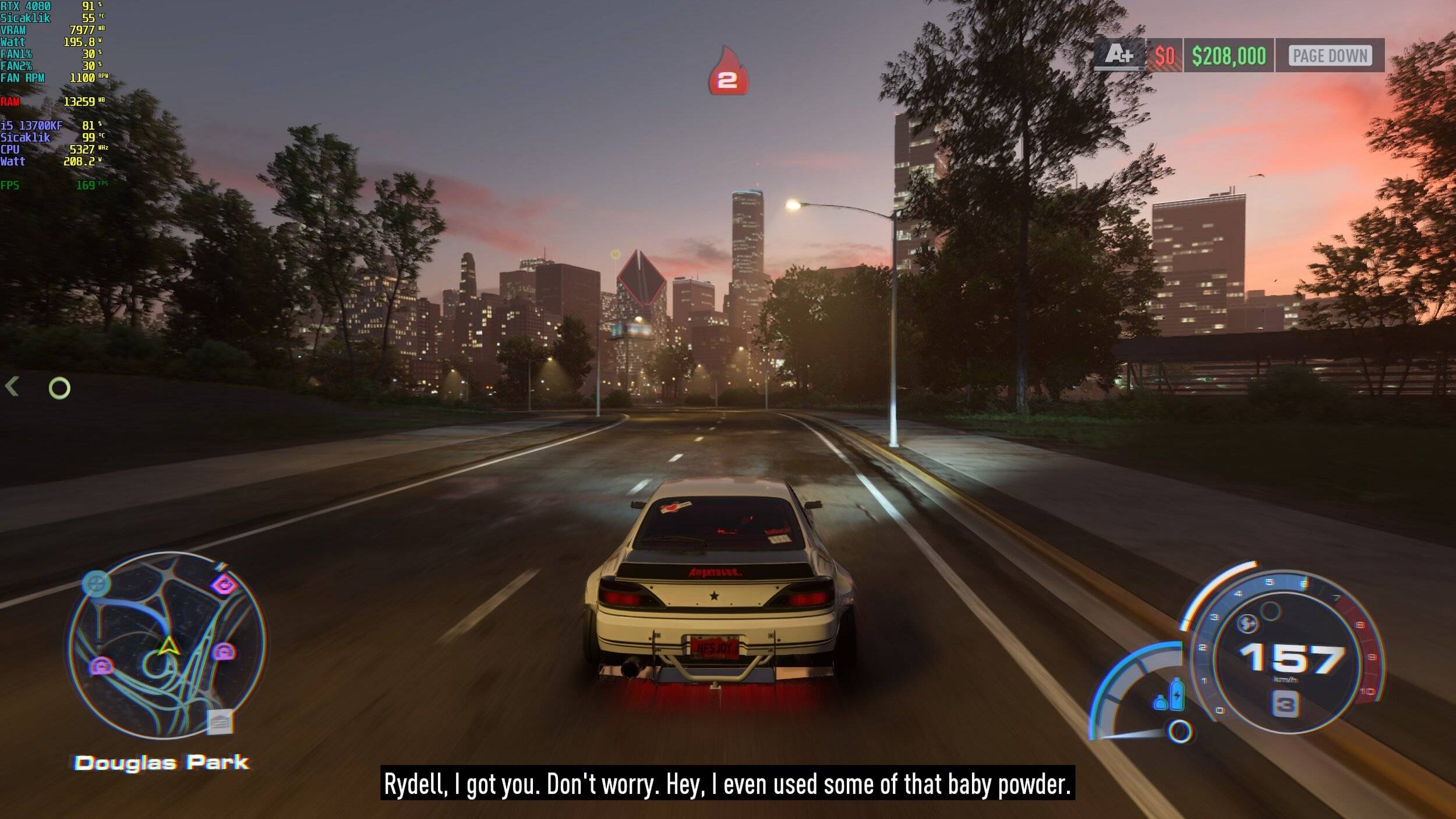The width and height of the screenshot is (1456, 819).
Task: Select the A+ car tier badge
Action: (x=1118, y=55)
